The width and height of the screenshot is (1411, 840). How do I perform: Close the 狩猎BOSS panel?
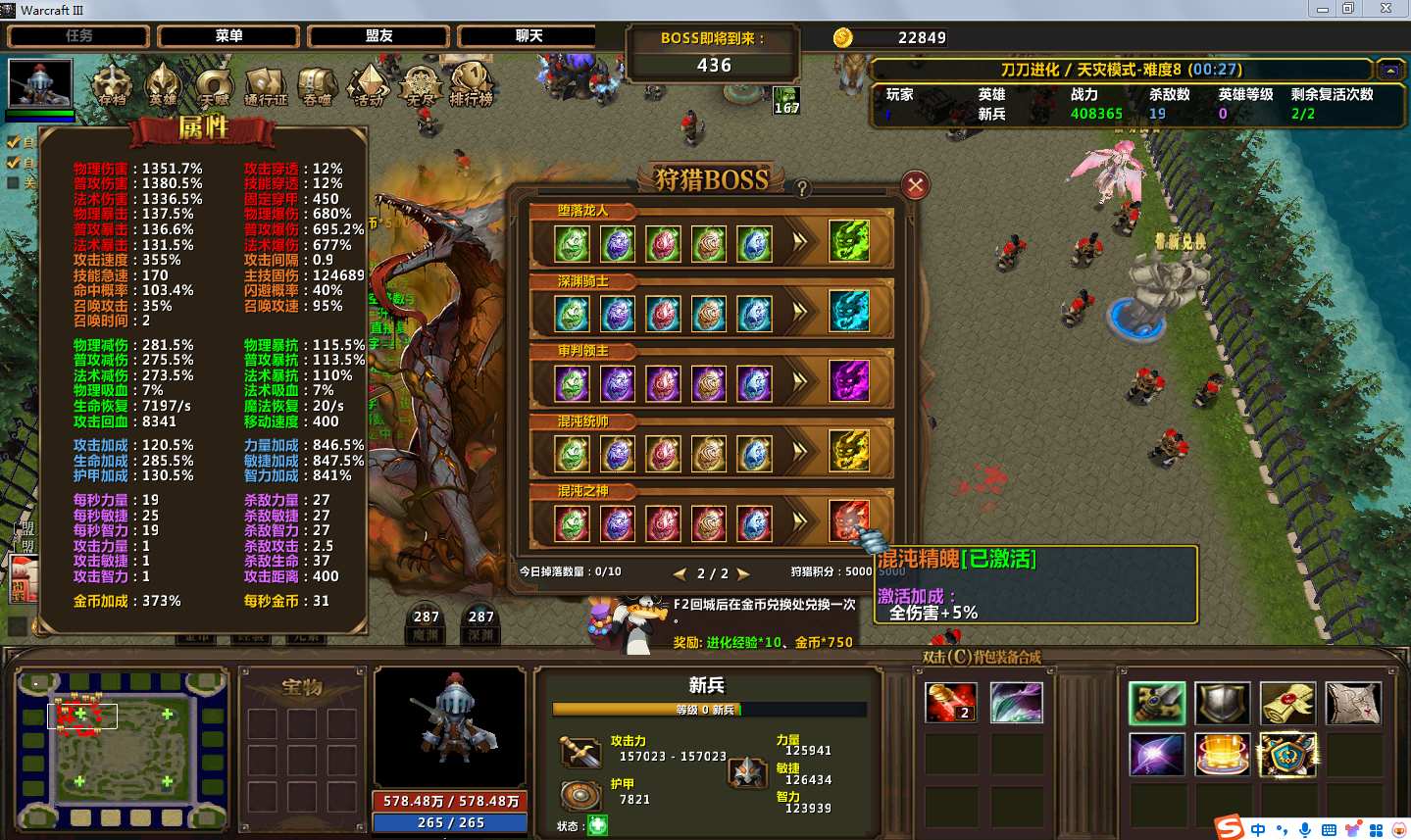click(x=915, y=185)
